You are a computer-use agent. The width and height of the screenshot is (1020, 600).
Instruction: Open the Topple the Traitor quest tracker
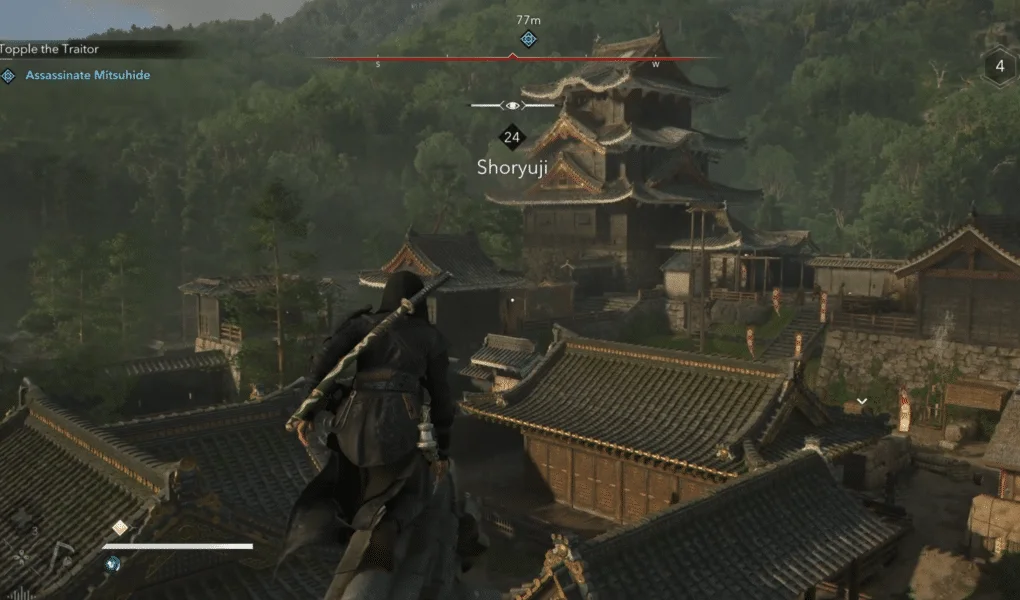point(50,49)
